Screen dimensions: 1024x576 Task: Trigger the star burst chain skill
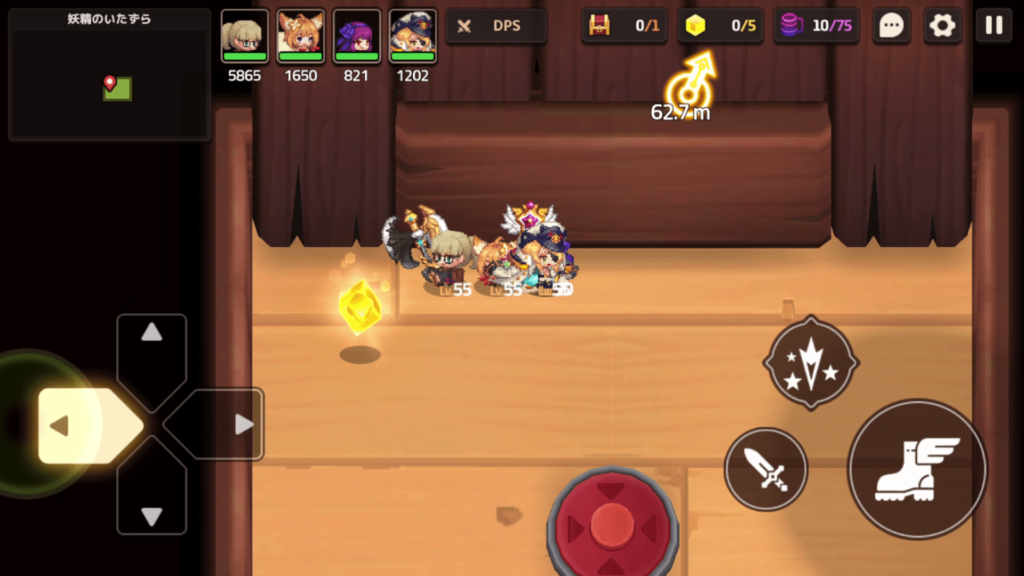pos(810,363)
